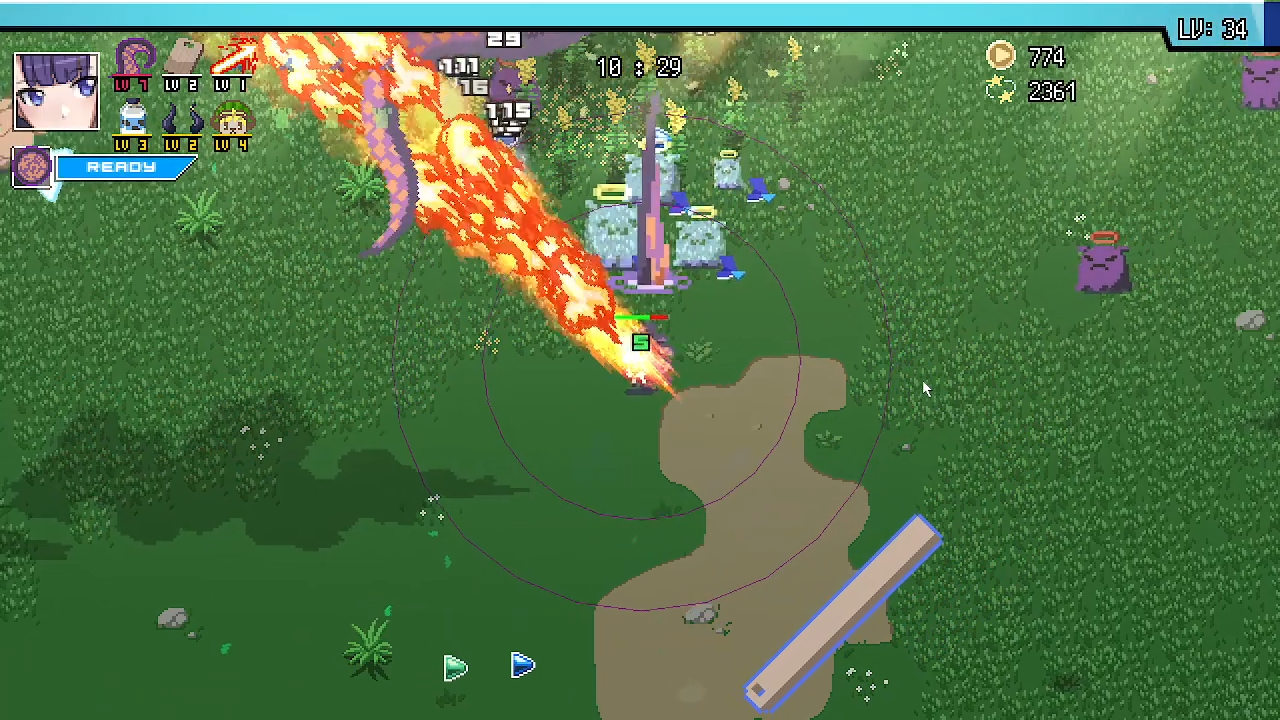
Task: Click the wooden plank weapon LV 2 icon
Action: click(x=183, y=58)
